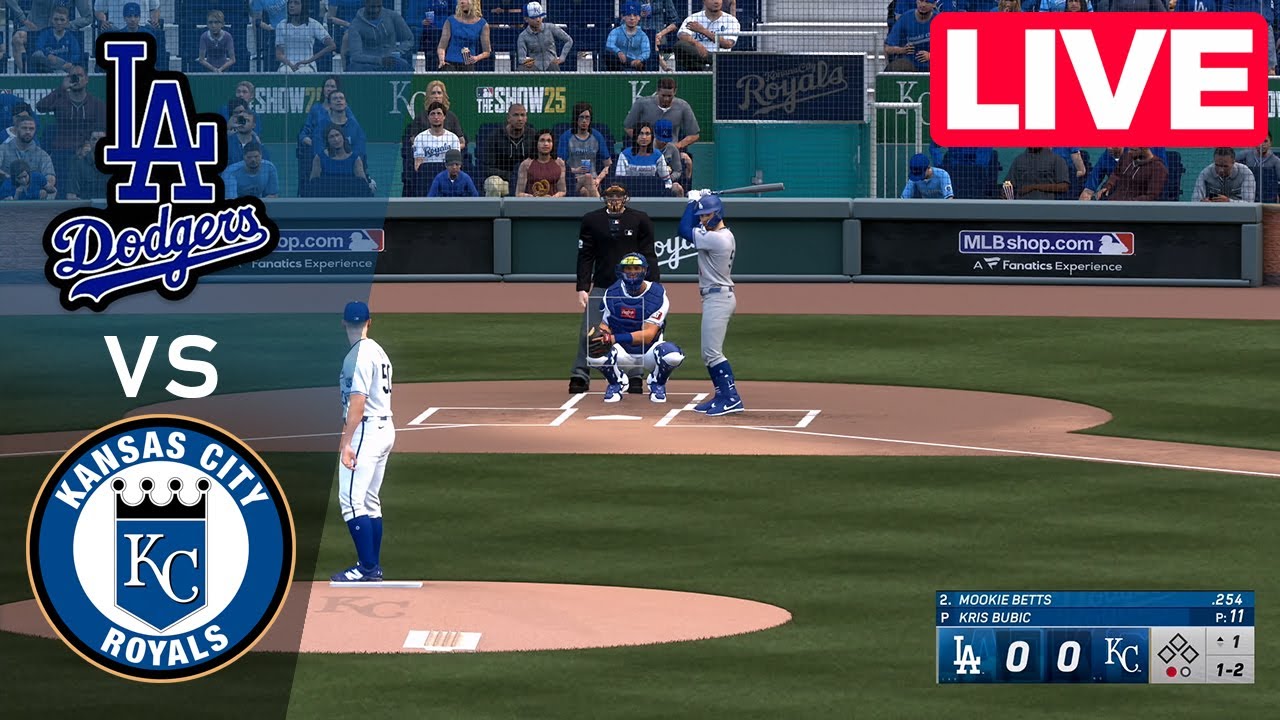Viewport: 1280px width, 720px height.
Task: Click the red out indicator dot
Action: 1172,671
